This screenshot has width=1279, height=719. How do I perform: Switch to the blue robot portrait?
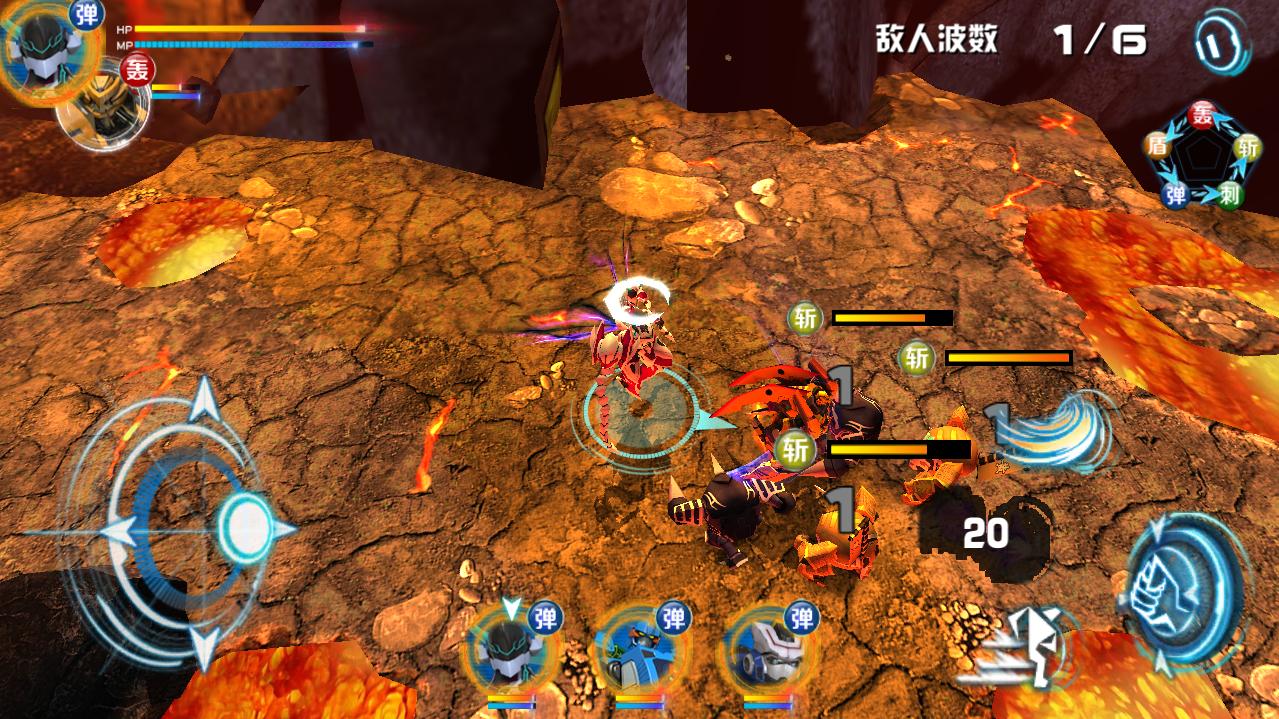click(x=637, y=651)
